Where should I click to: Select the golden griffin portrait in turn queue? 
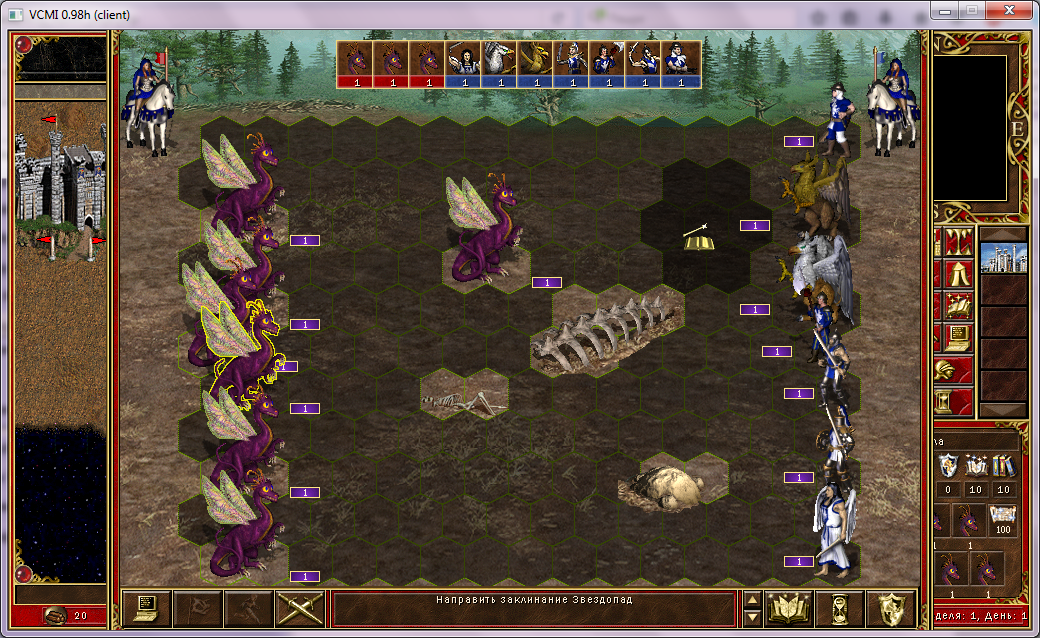(x=535, y=64)
